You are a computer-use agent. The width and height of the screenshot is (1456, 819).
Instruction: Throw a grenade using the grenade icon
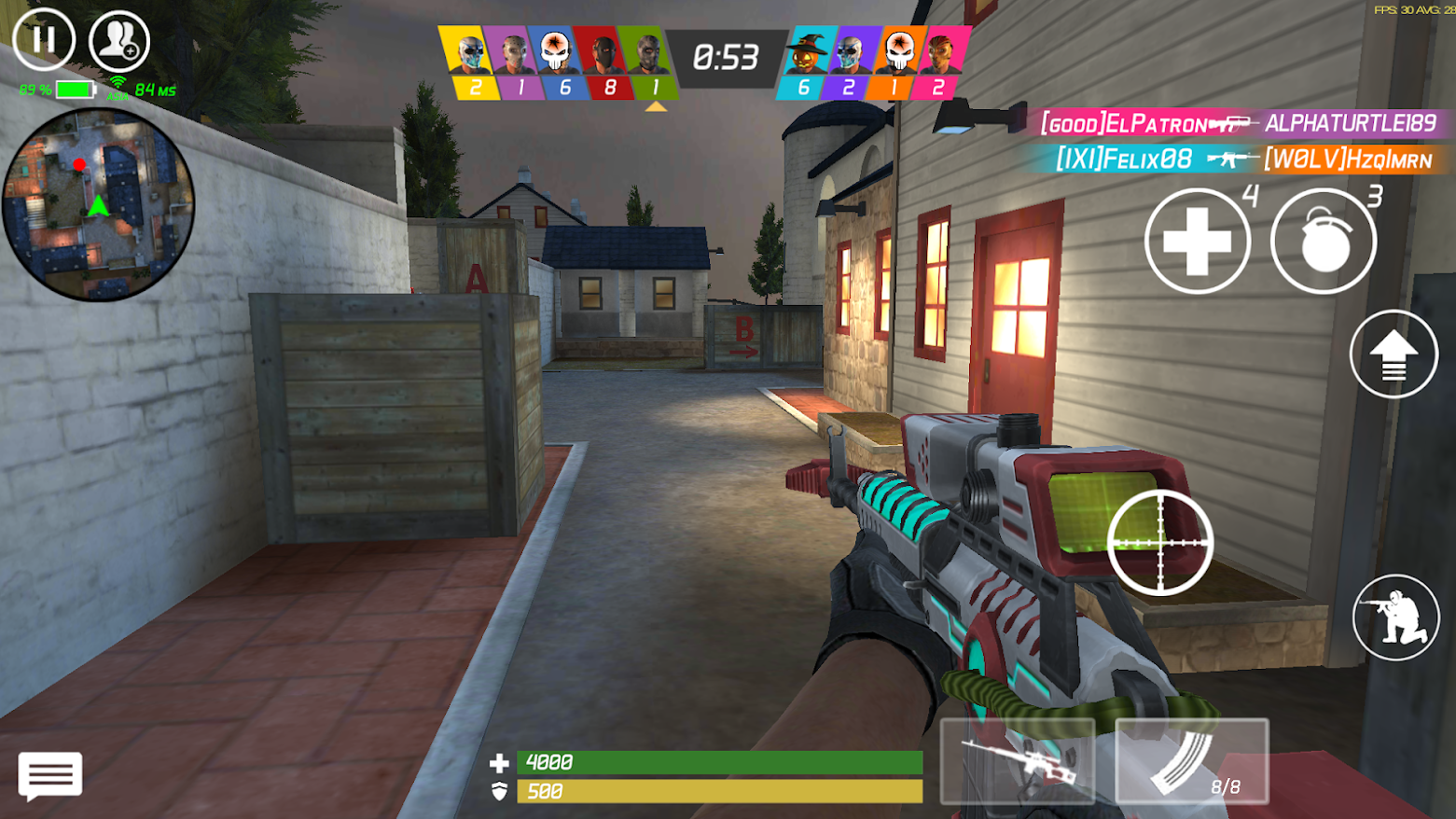[1323, 241]
